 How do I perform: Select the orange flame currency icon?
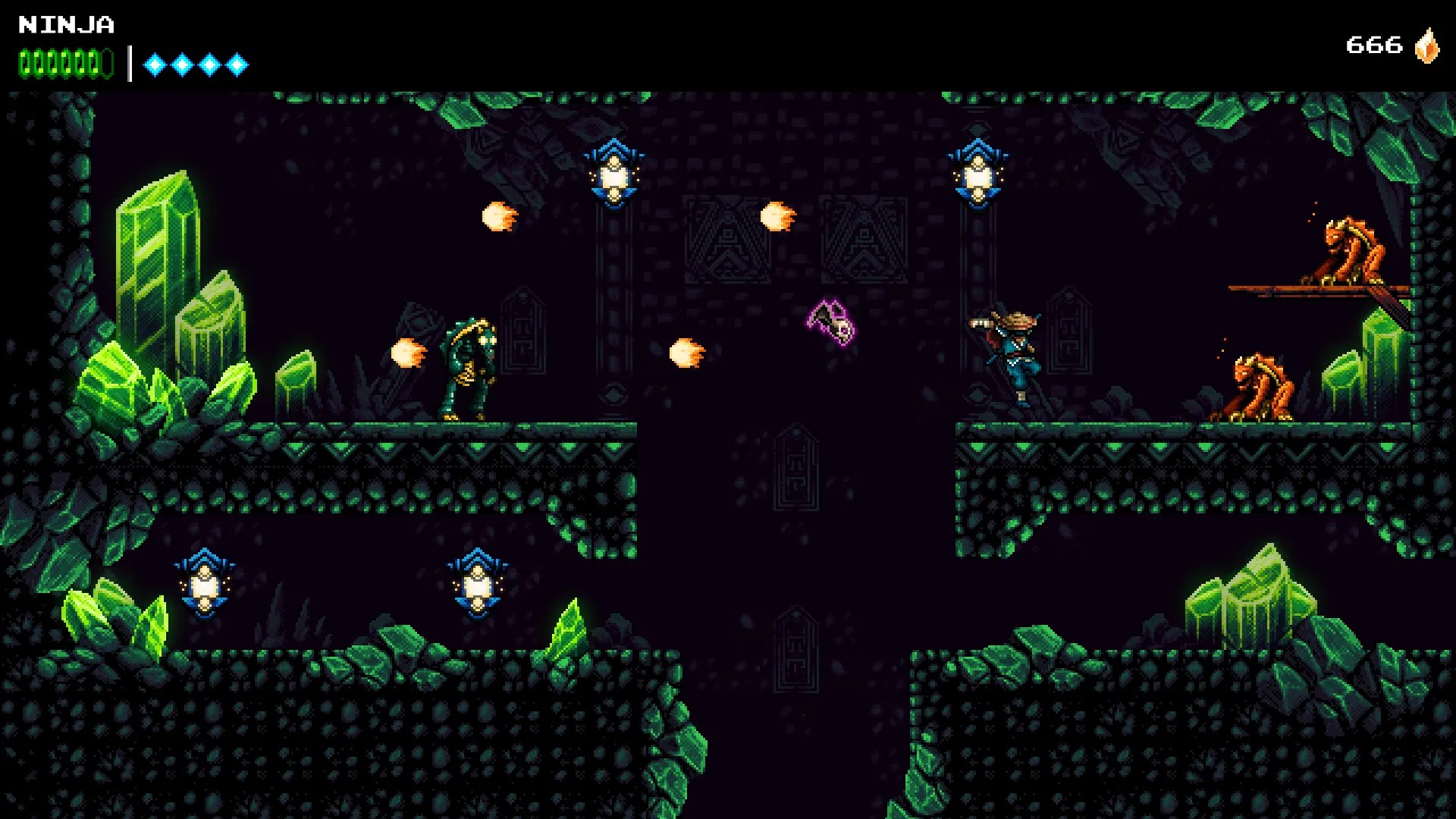tap(1426, 47)
